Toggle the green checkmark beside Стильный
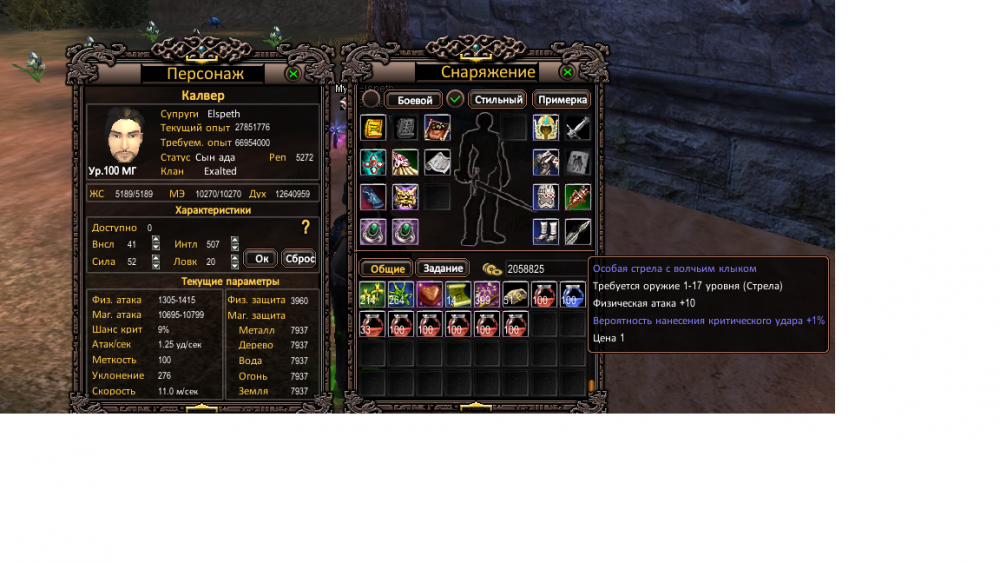Viewport: 1000px width, 563px height. (x=455, y=99)
